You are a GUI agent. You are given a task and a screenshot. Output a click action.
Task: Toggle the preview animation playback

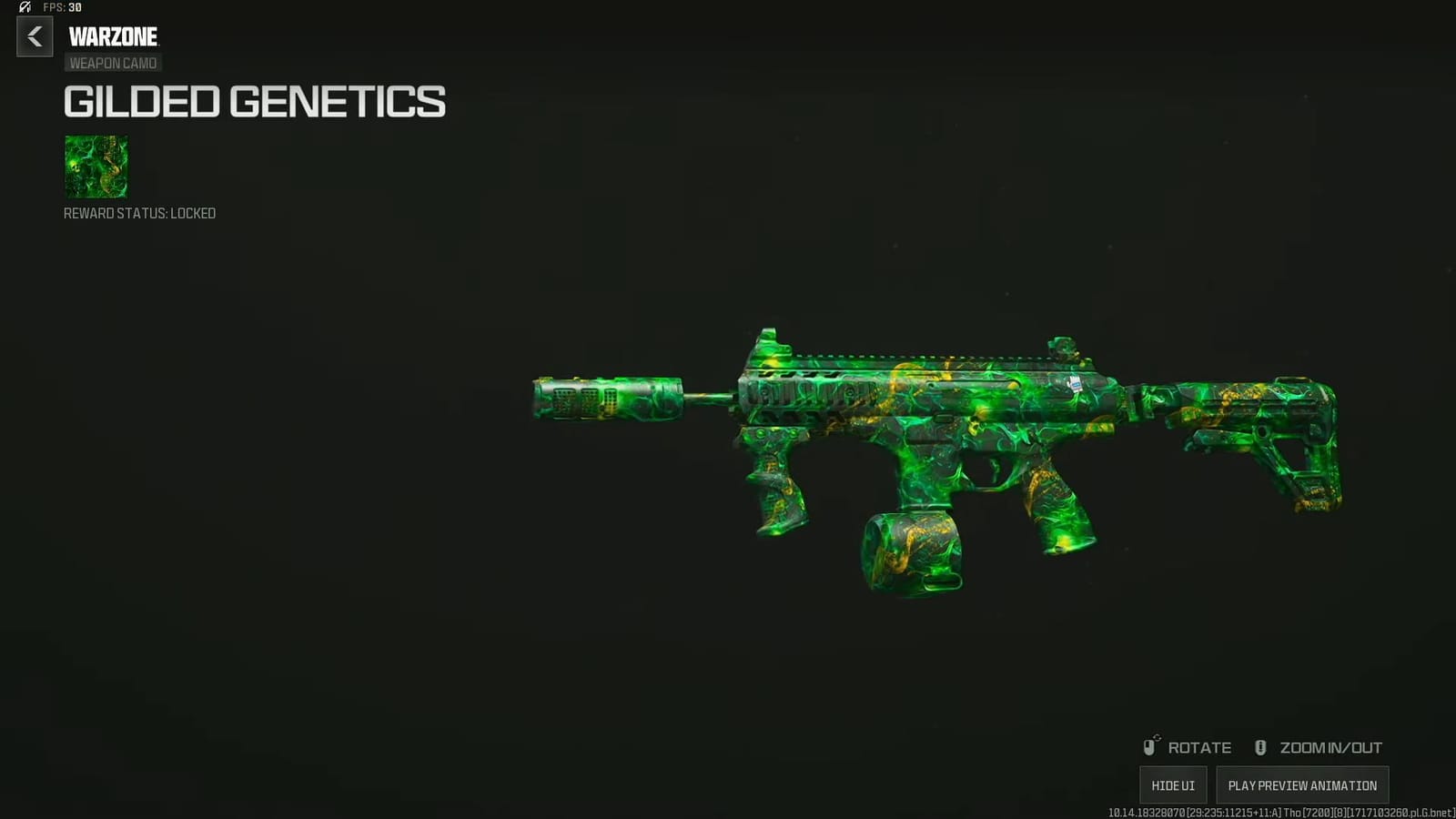(1301, 784)
